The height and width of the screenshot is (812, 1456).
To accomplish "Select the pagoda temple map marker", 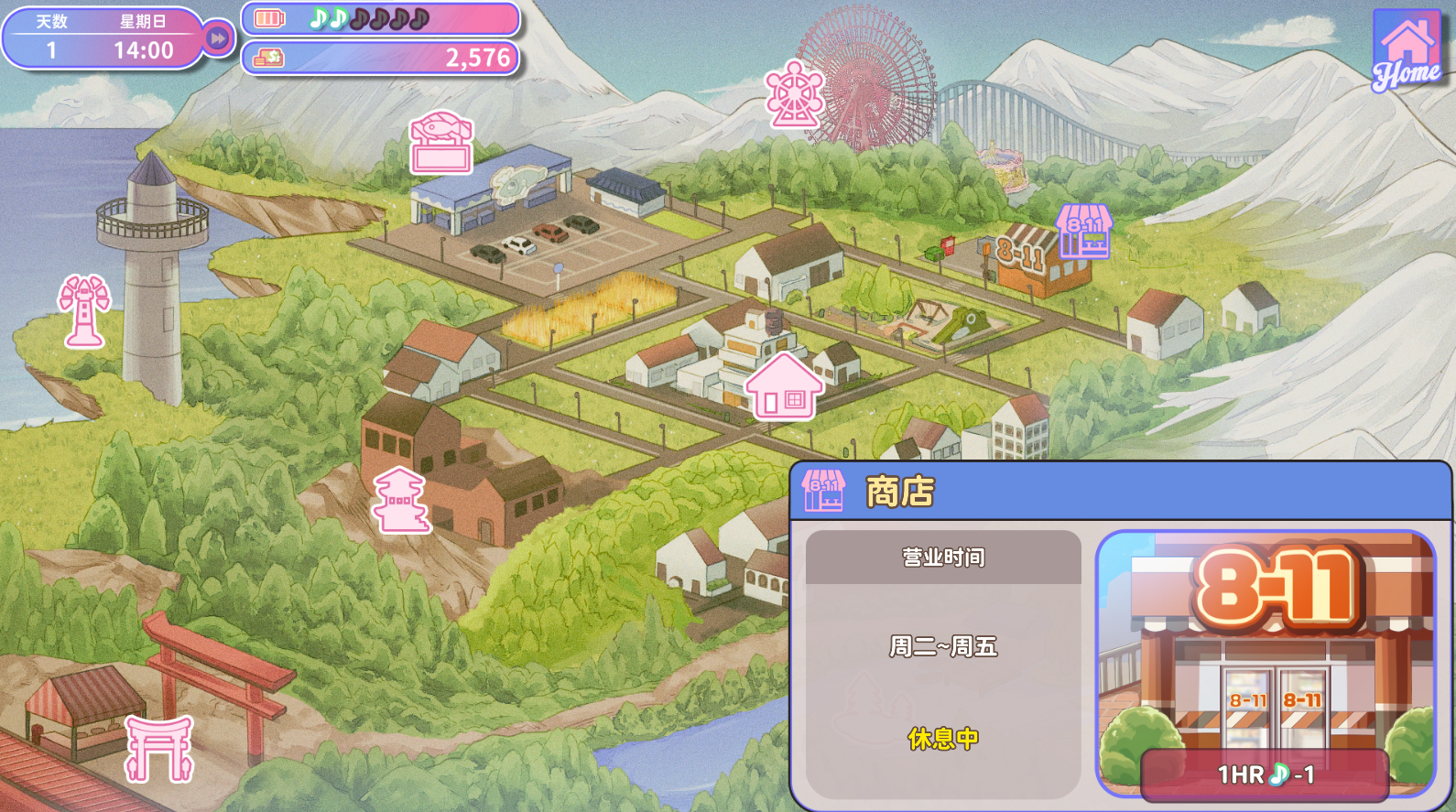I will [x=400, y=500].
